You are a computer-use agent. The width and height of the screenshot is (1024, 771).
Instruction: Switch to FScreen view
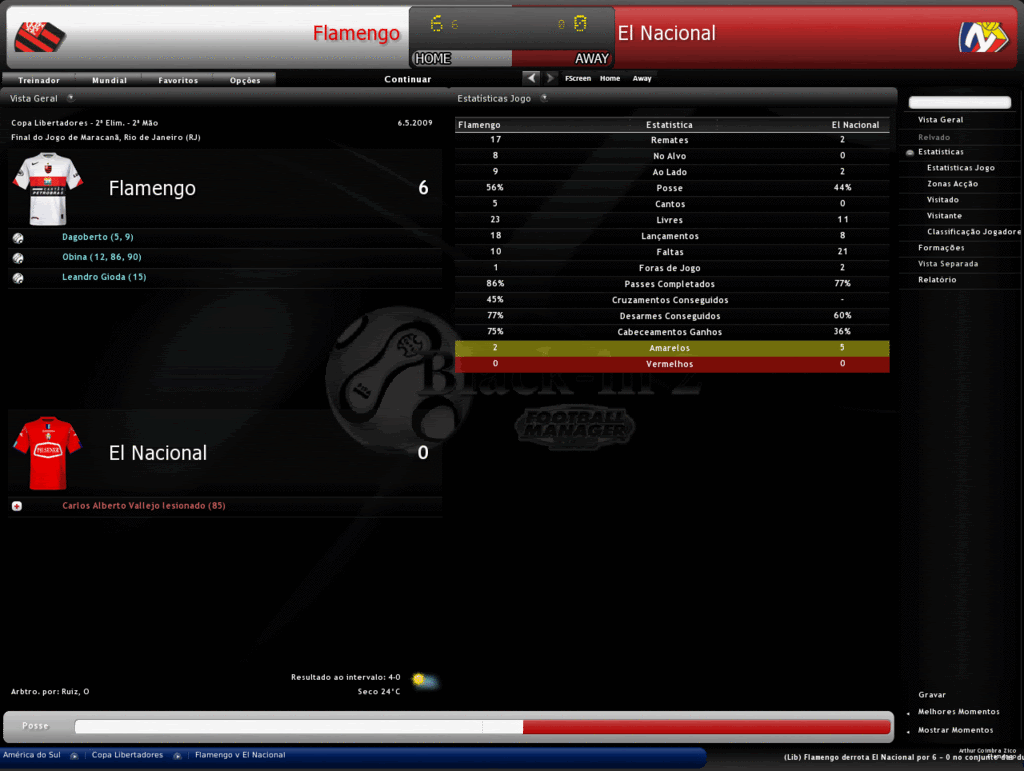577,78
